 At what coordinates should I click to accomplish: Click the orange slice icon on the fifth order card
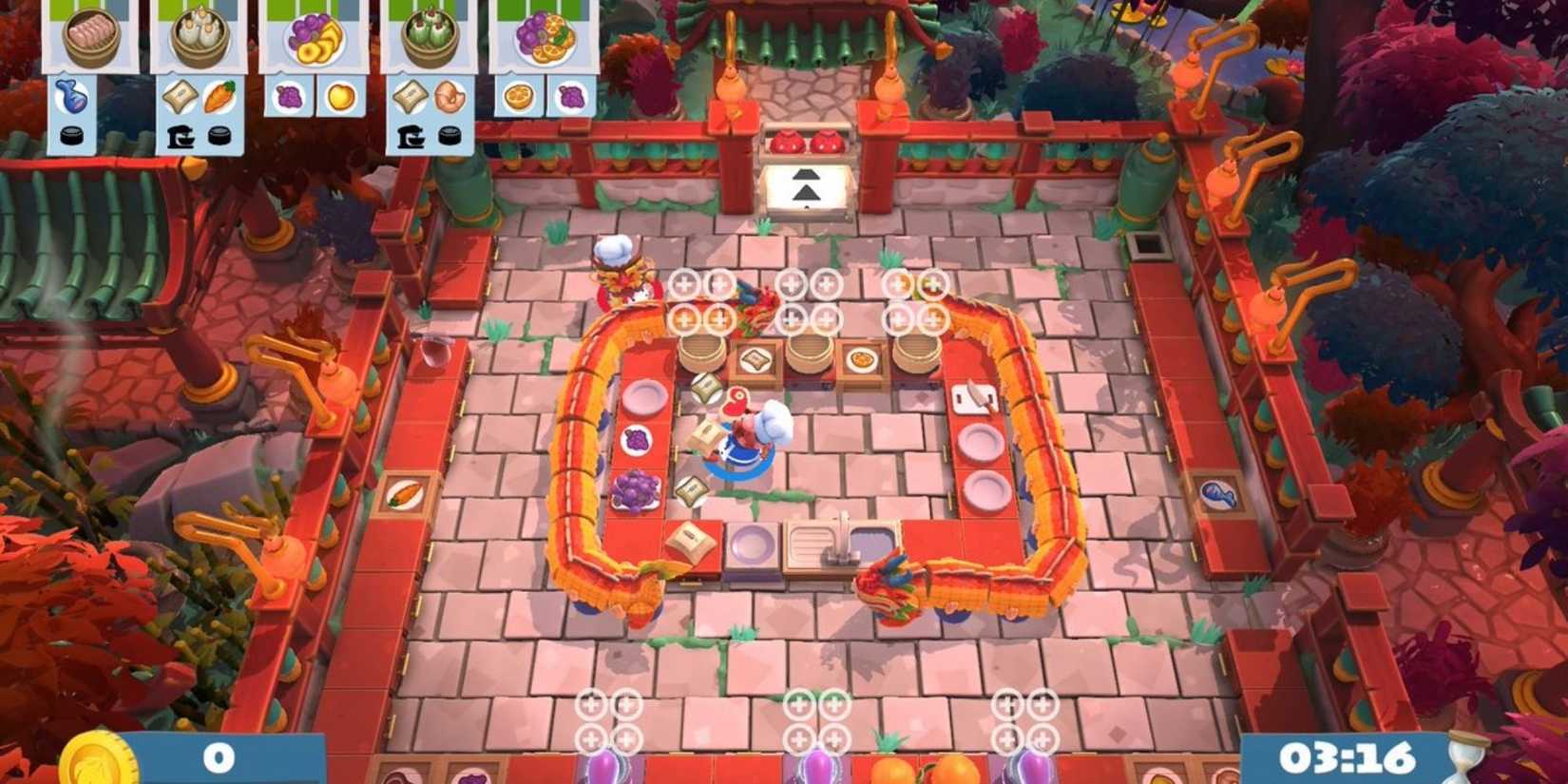tap(518, 97)
